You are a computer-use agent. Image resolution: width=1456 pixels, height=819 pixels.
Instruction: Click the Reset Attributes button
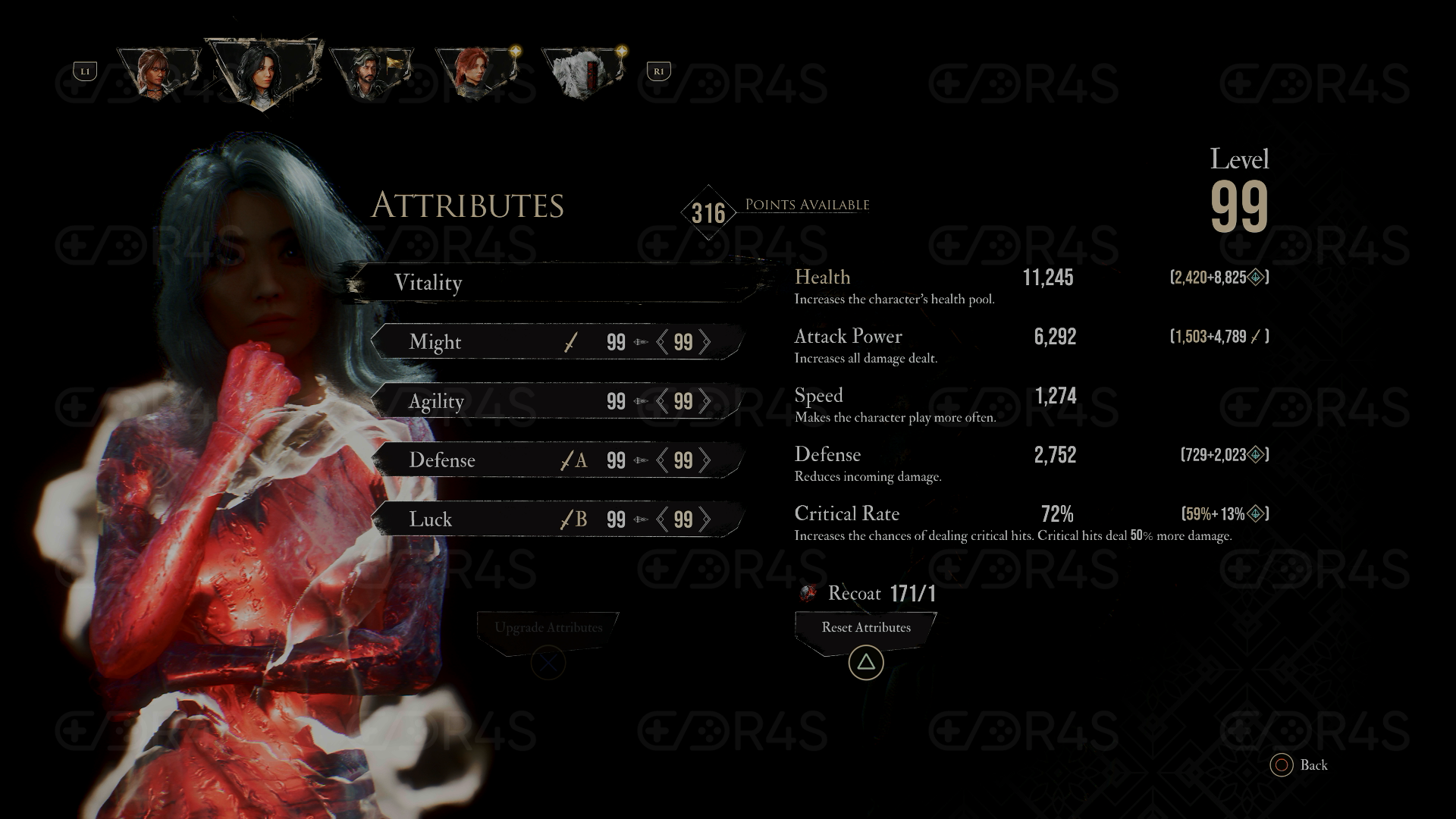point(866,628)
